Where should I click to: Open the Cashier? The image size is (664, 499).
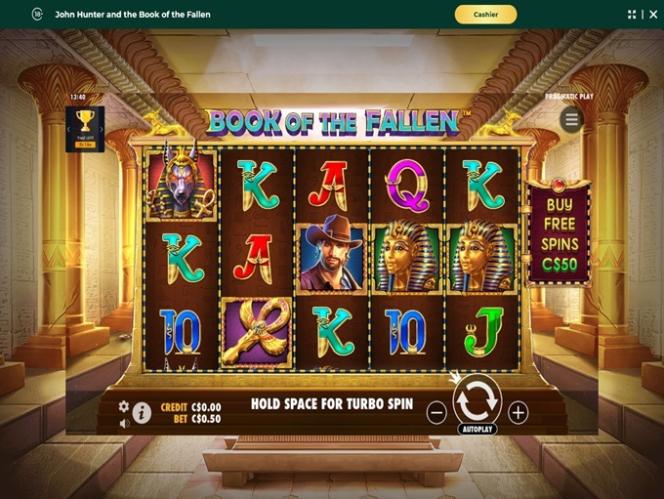click(485, 14)
